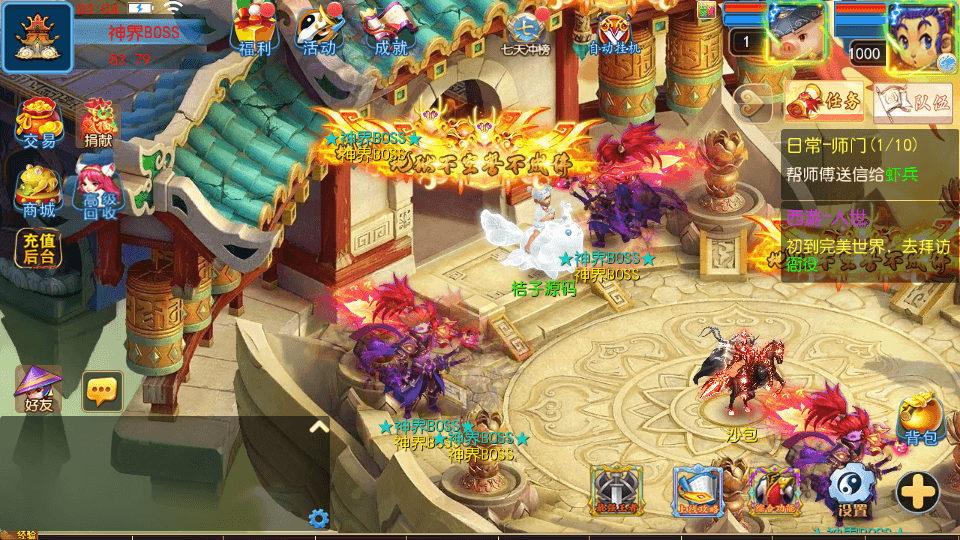Open the 好友 friends list
Image resolution: width=960 pixels, height=540 pixels.
point(39,389)
